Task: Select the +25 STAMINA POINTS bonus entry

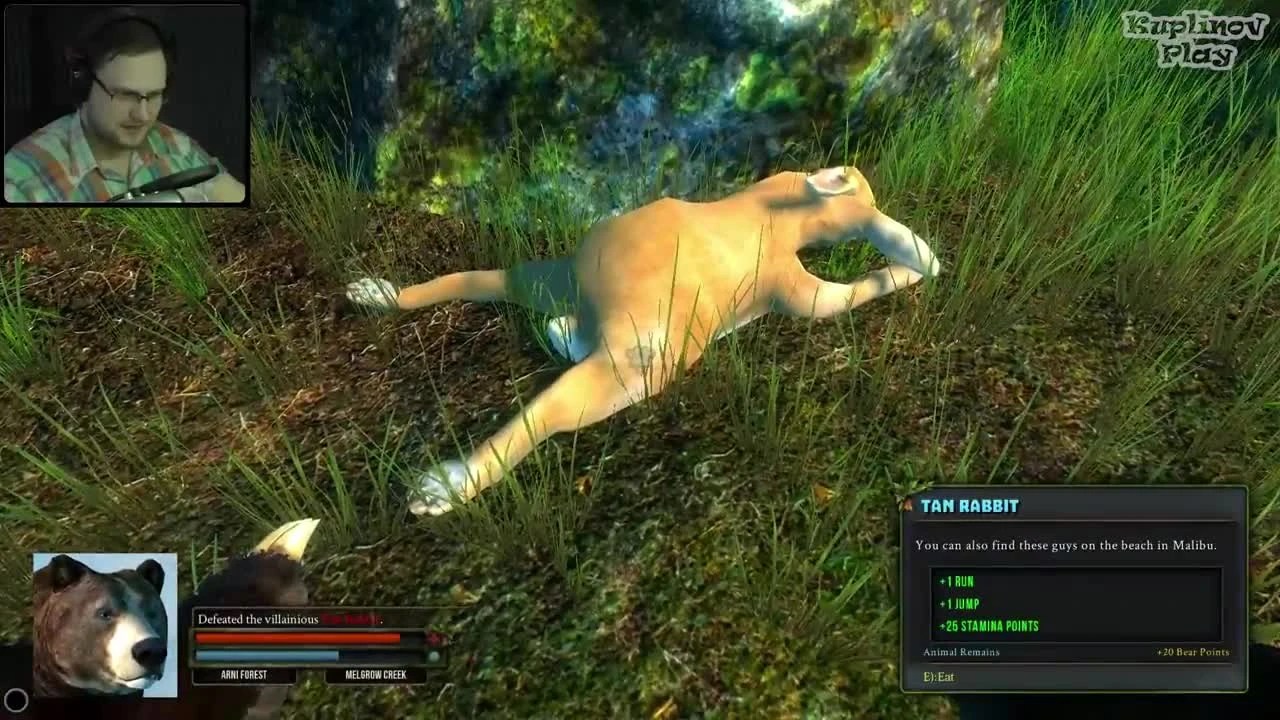Action: (x=989, y=627)
